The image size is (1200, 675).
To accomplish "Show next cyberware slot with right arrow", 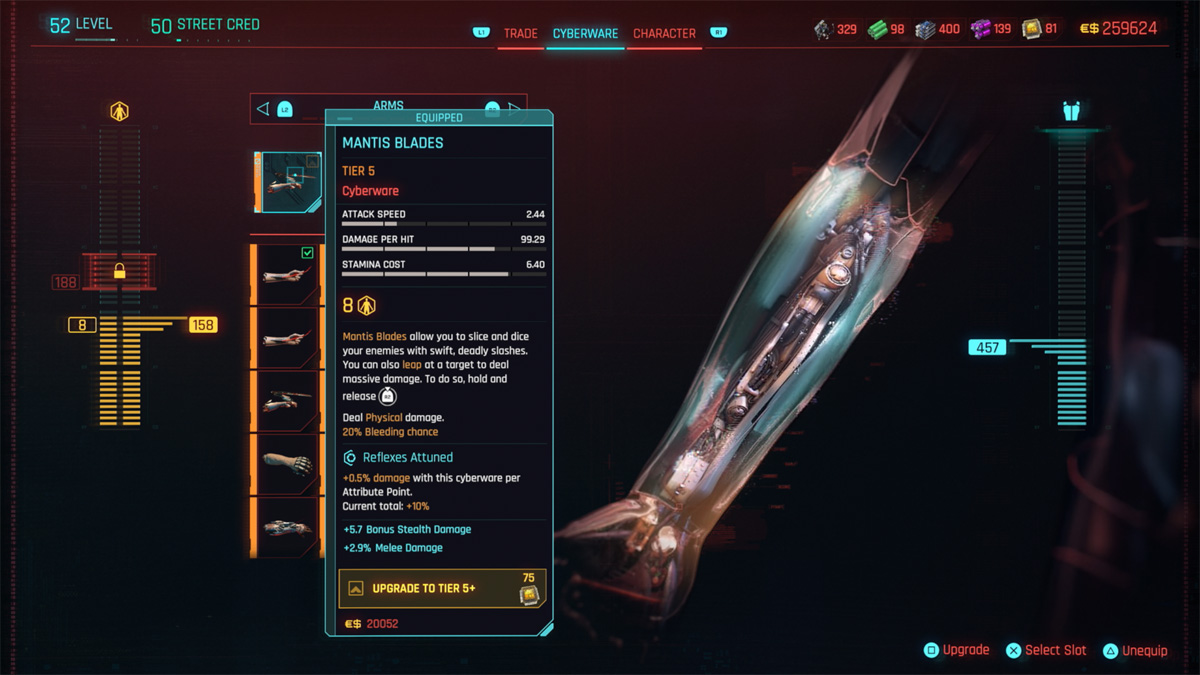I will [516, 108].
